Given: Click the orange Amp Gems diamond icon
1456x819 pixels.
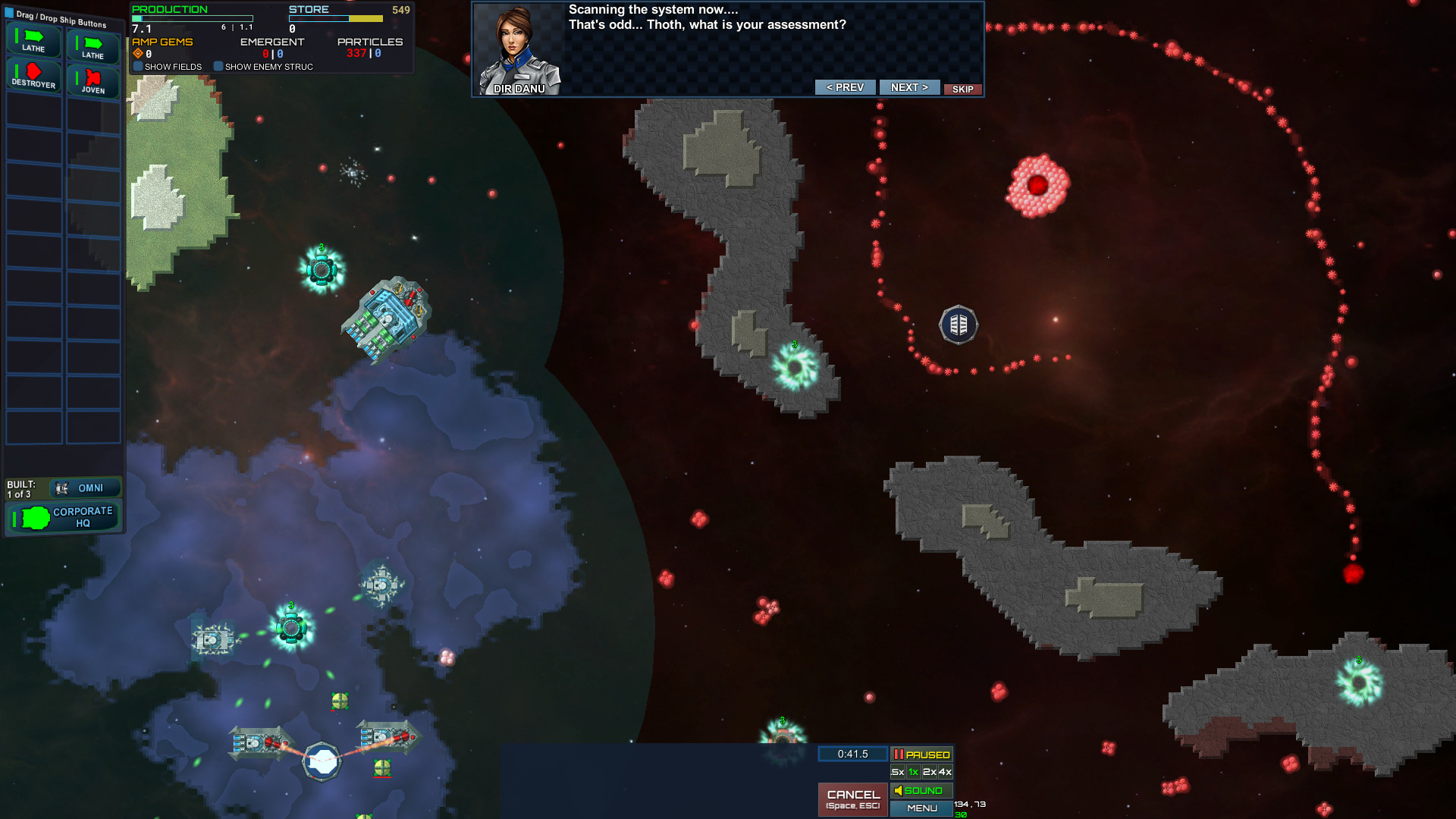Looking at the screenshot, I should [136, 53].
